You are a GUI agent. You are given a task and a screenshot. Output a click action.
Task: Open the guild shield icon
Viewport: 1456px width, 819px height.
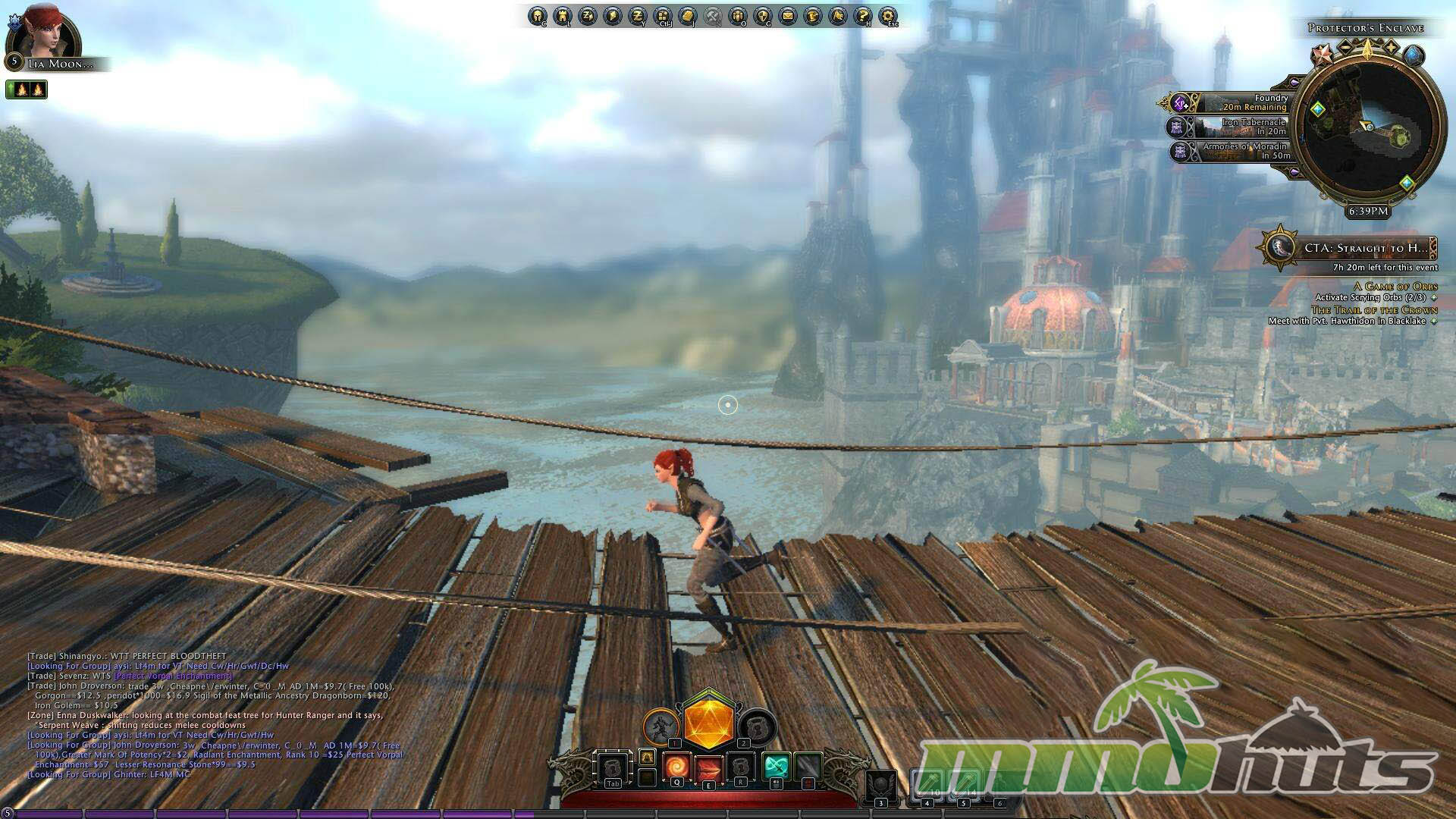763,16
